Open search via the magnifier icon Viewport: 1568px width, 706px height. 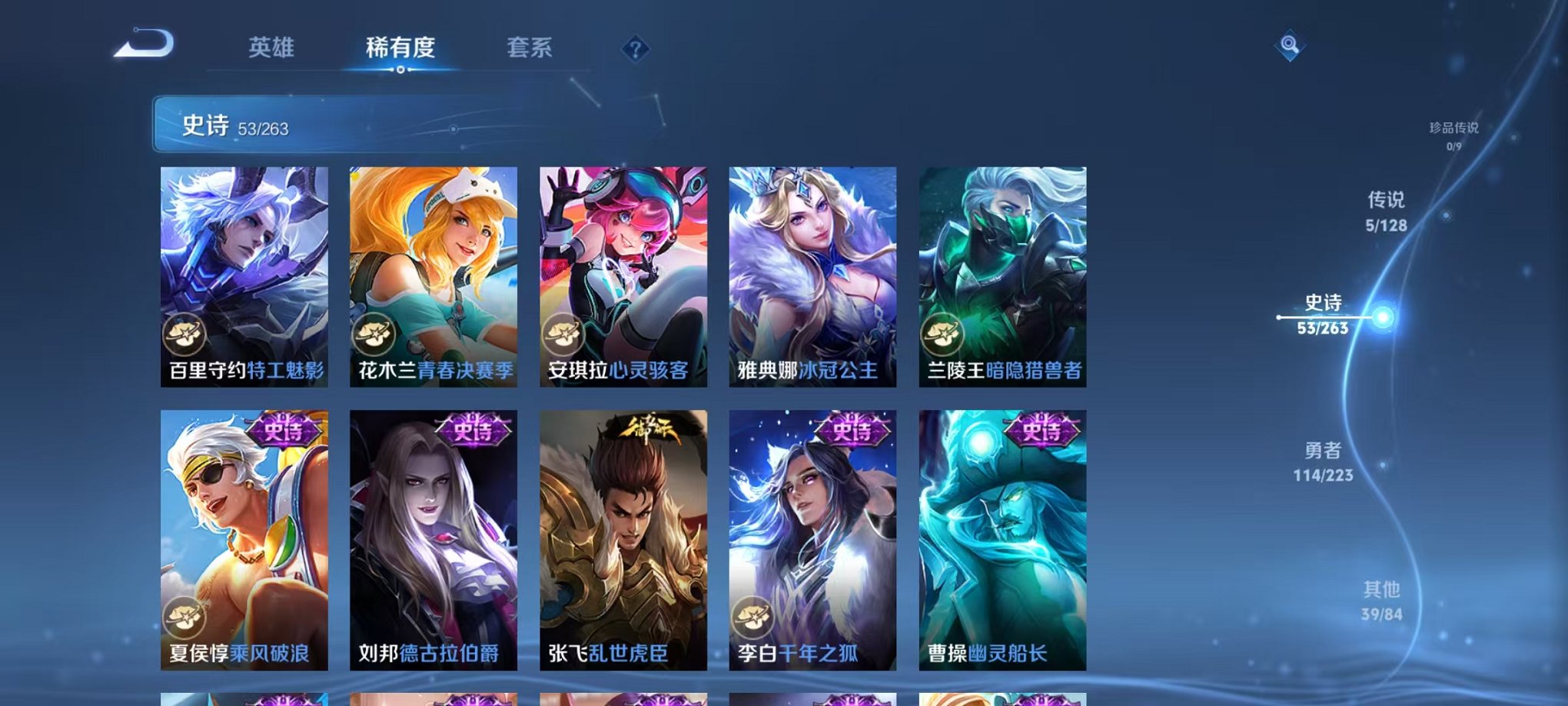[x=1291, y=45]
